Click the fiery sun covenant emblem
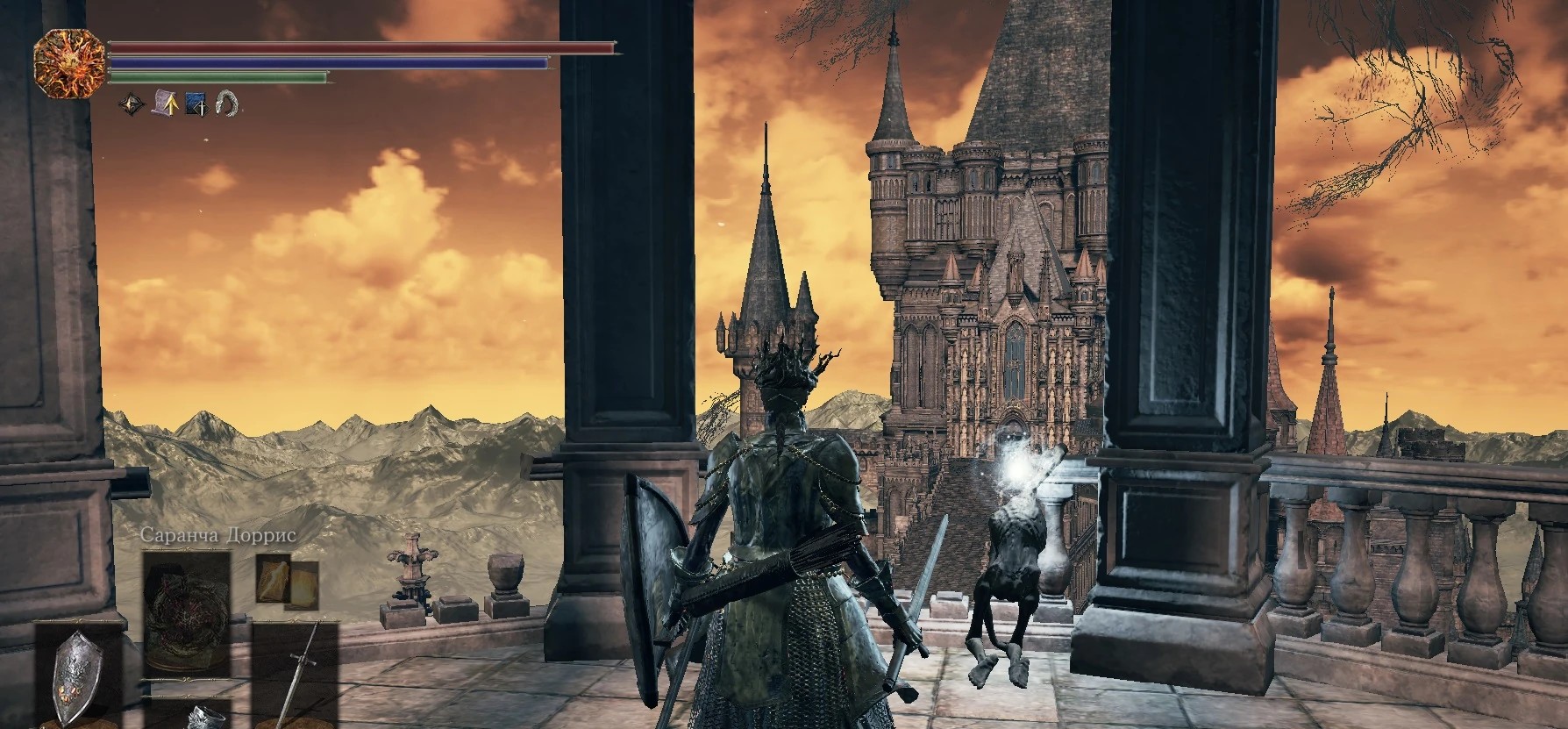The height and width of the screenshot is (729, 1568). (69, 58)
